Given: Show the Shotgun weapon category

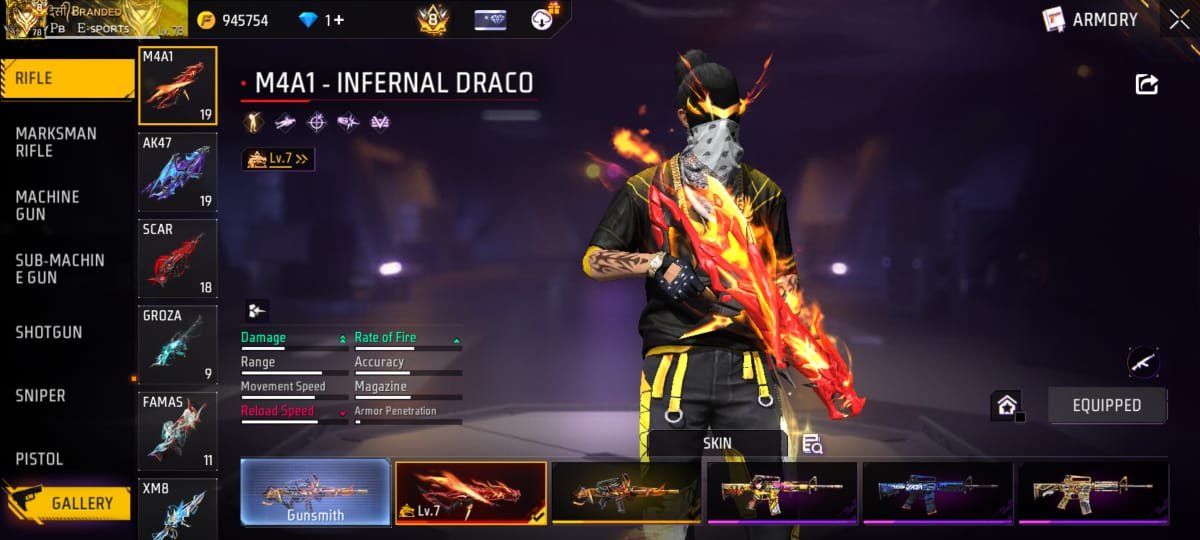Looking at the screenshot, I should coord(49,332).
